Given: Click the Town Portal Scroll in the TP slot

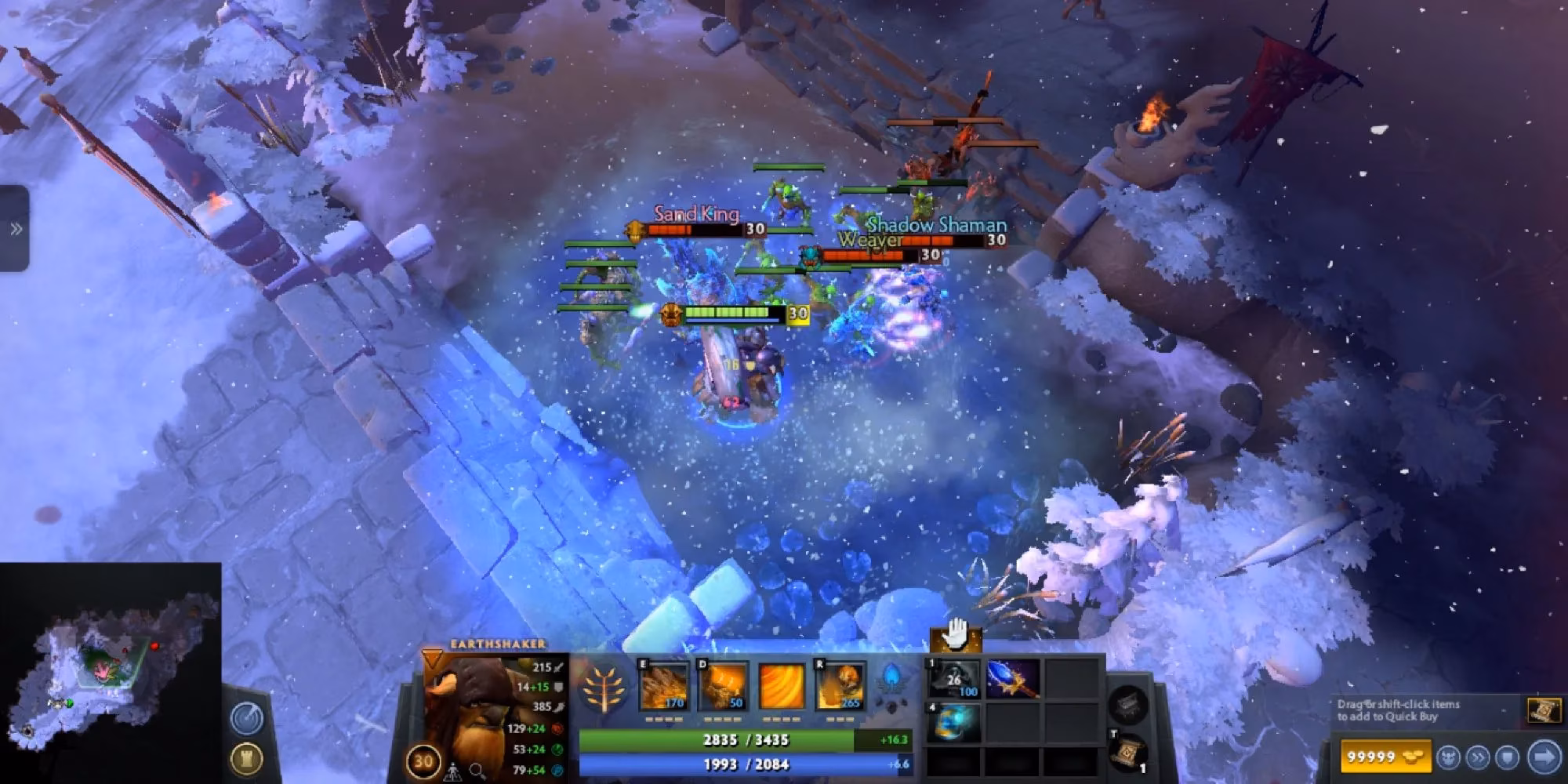Looking at the screenshot, I should click(x=1128, y=754).
